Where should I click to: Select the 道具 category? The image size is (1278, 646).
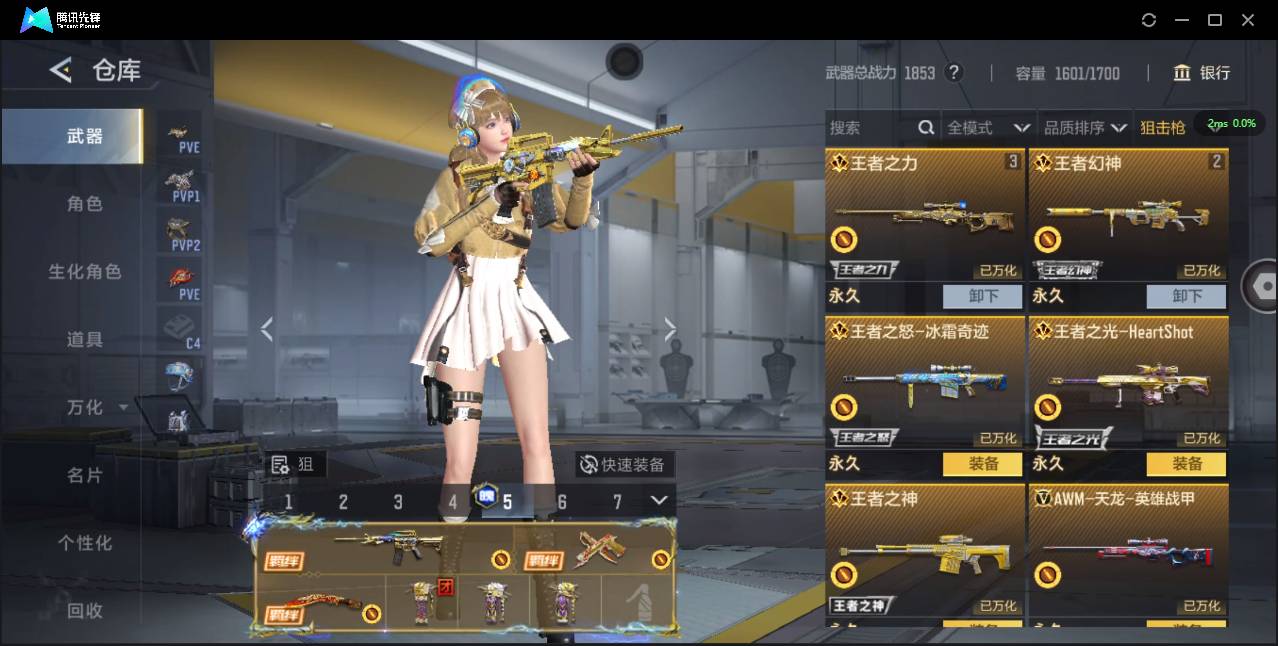click(85, 340)
